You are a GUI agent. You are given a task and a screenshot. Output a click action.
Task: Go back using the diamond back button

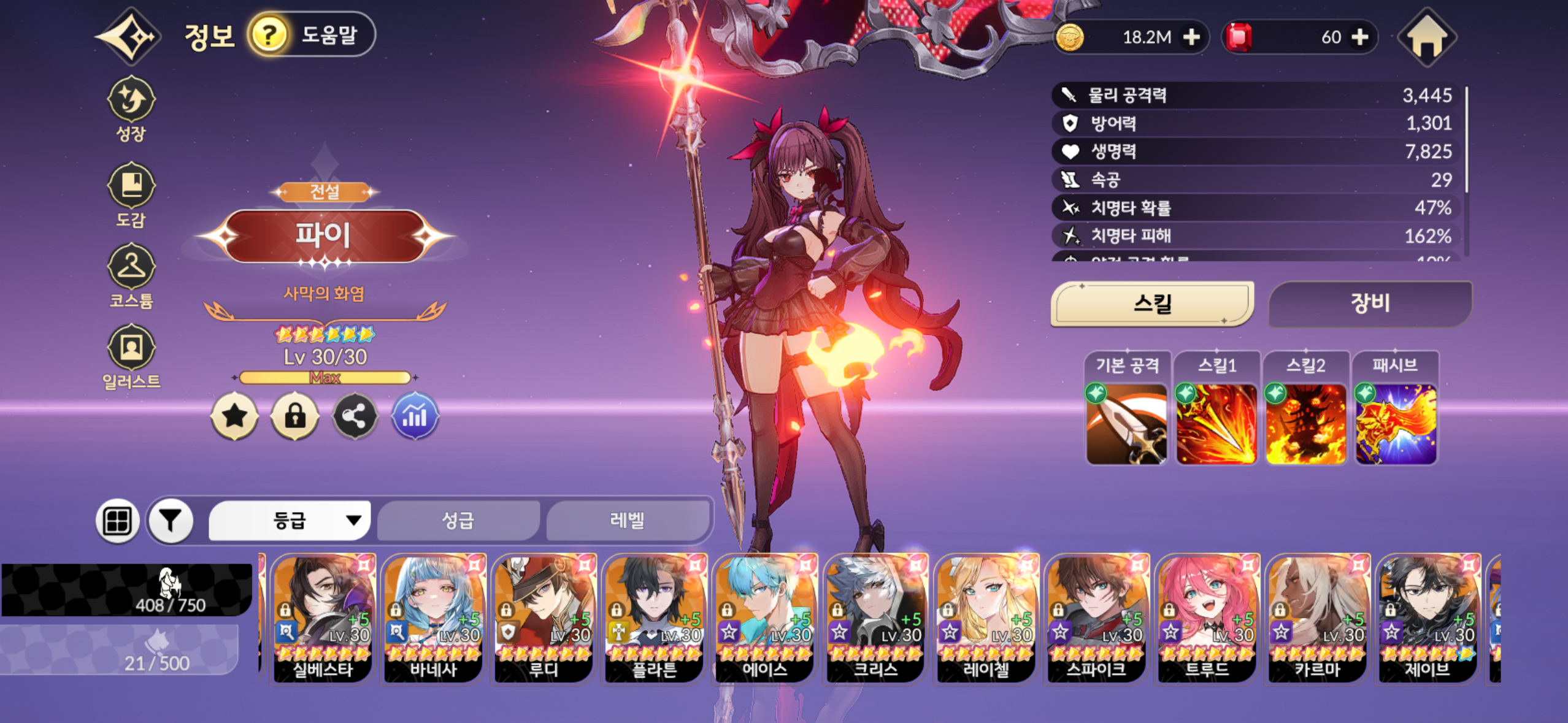(x=129, y=37)
